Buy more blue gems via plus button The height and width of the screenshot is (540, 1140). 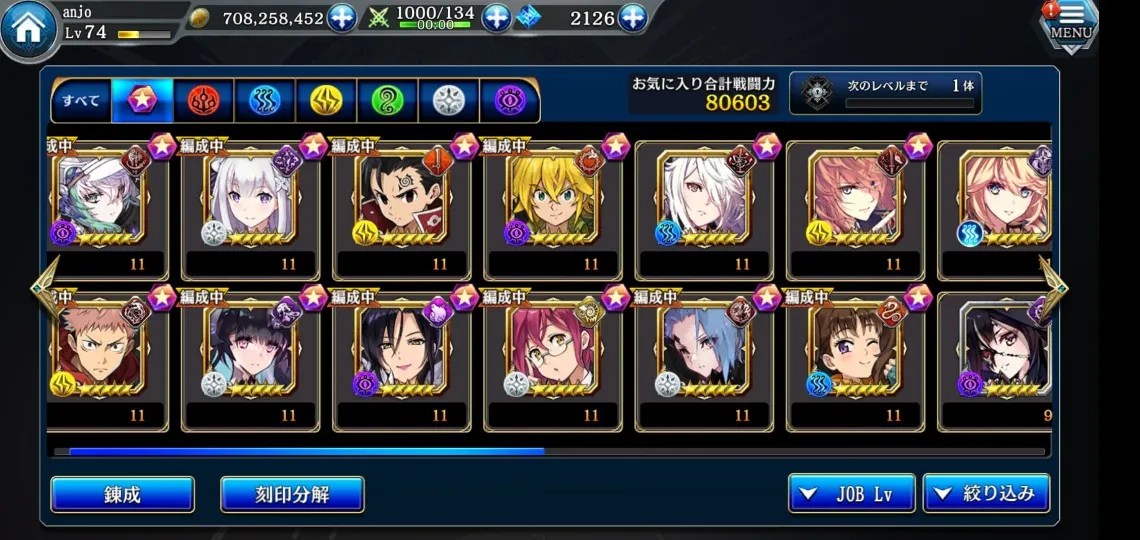[x=633, y=18]
